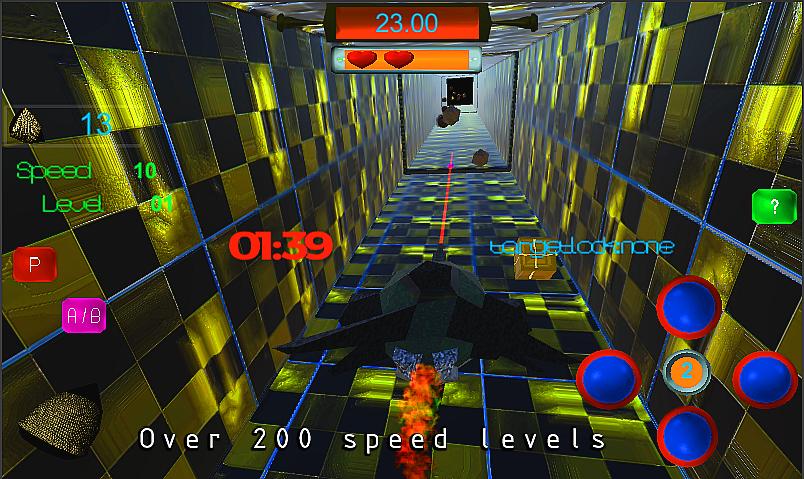Toggle the pink A/B button
The width and height of the screenshot is (804, 479).
click(x=83, y=317)
